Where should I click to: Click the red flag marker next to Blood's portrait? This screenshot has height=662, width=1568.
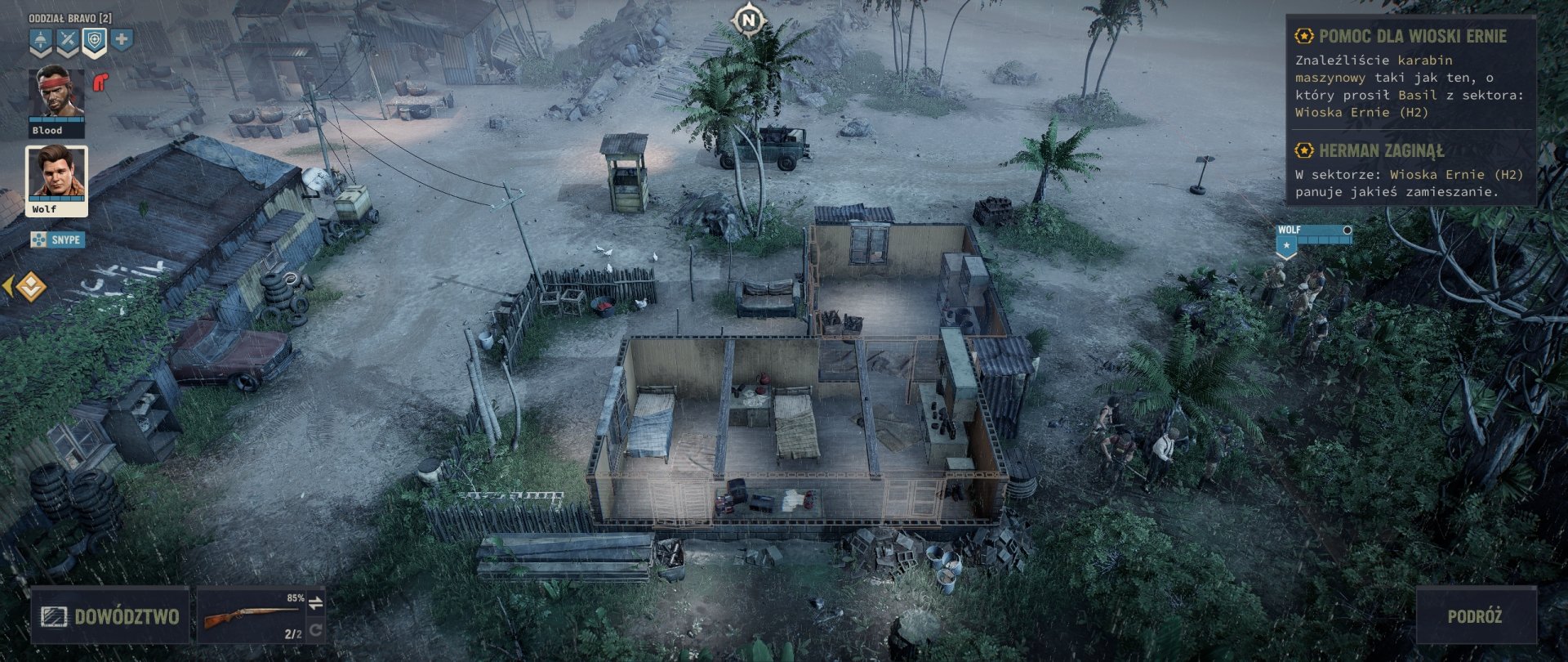point(100,81)
